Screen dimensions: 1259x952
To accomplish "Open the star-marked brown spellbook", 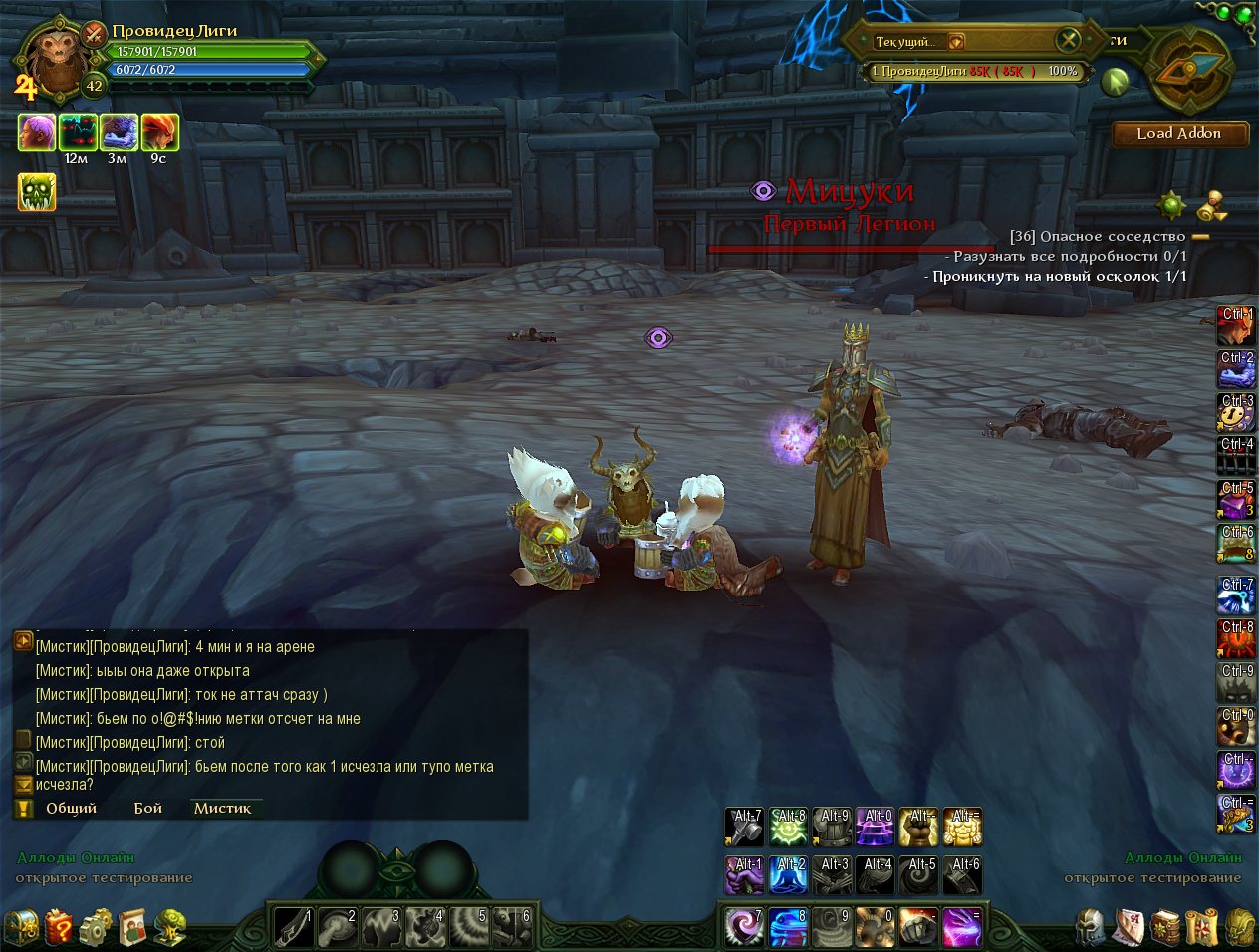I will [1164, 928].
